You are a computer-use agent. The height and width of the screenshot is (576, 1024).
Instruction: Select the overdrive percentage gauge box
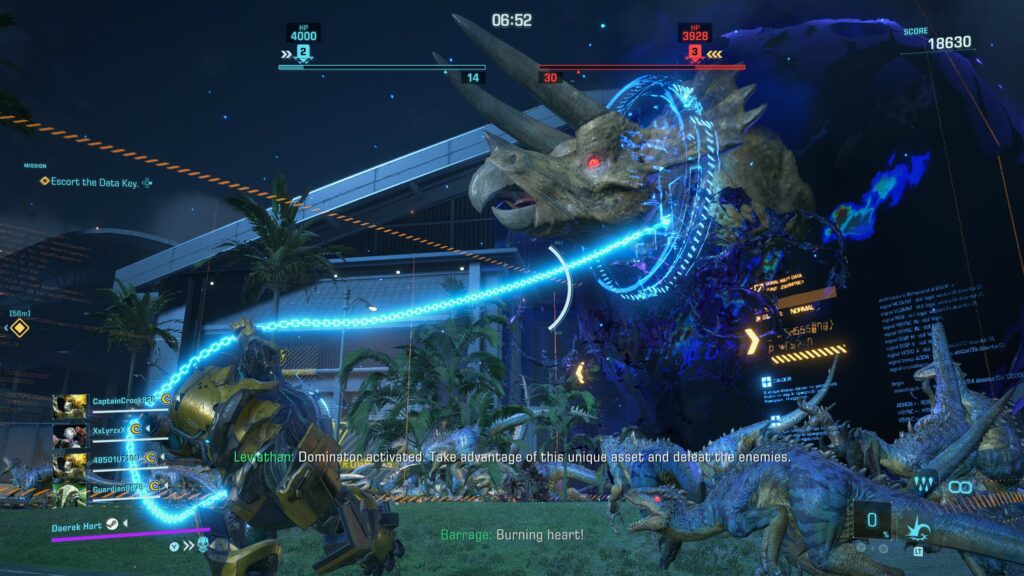click(x=872, y=521)
